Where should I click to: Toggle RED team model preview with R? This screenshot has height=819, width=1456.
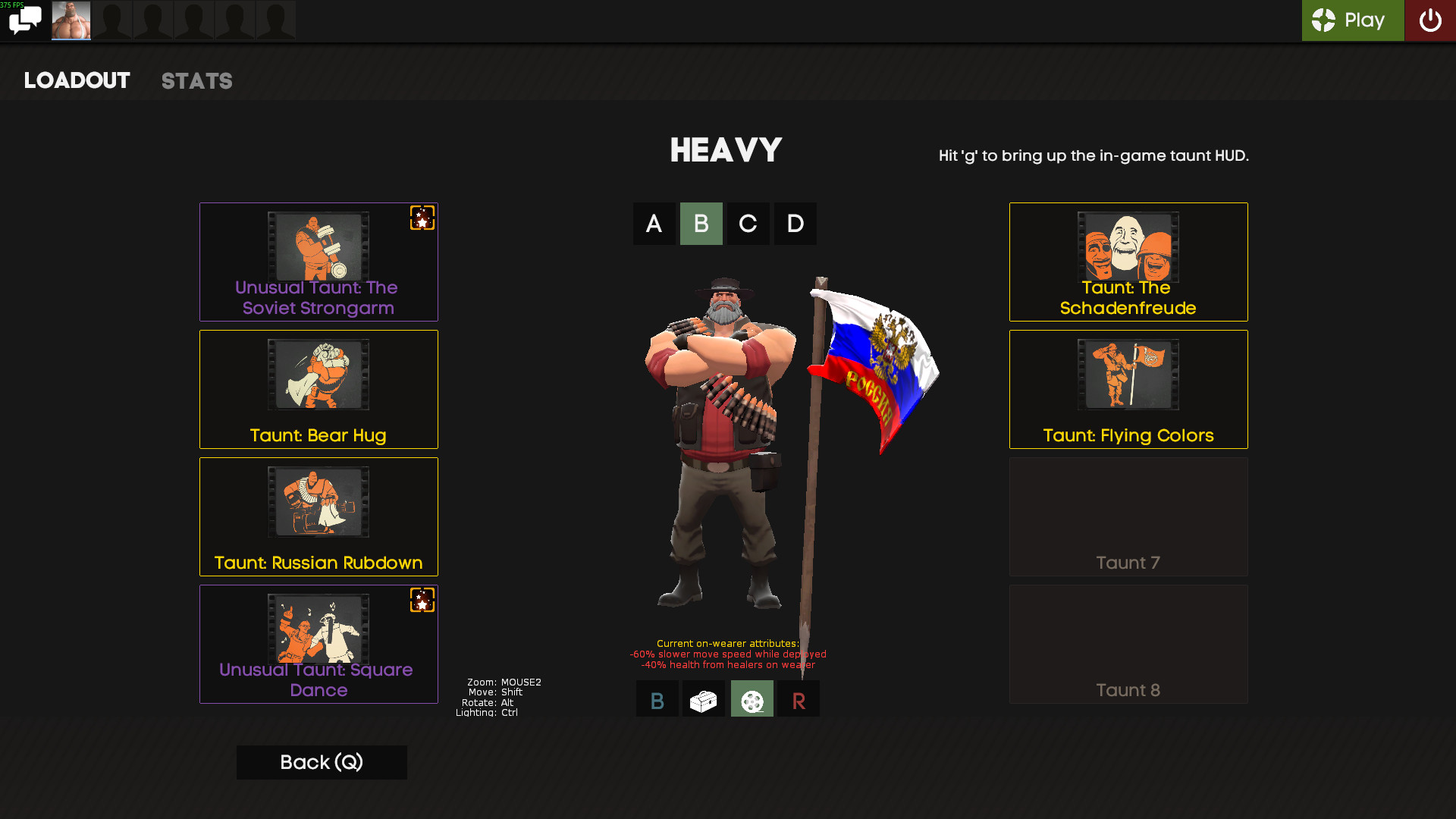point(798,698)
